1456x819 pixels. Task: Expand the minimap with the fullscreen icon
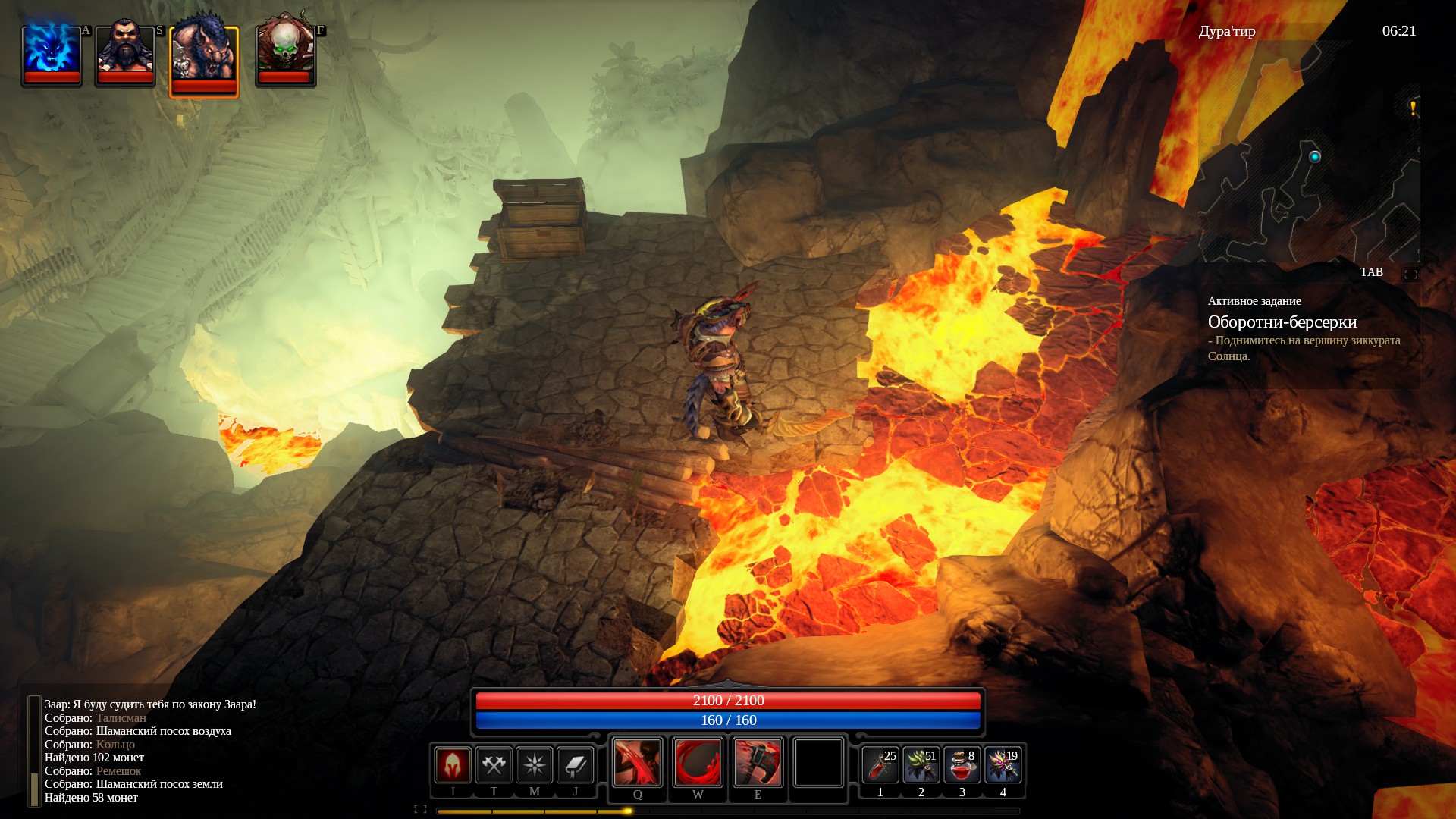[1410, 275]
